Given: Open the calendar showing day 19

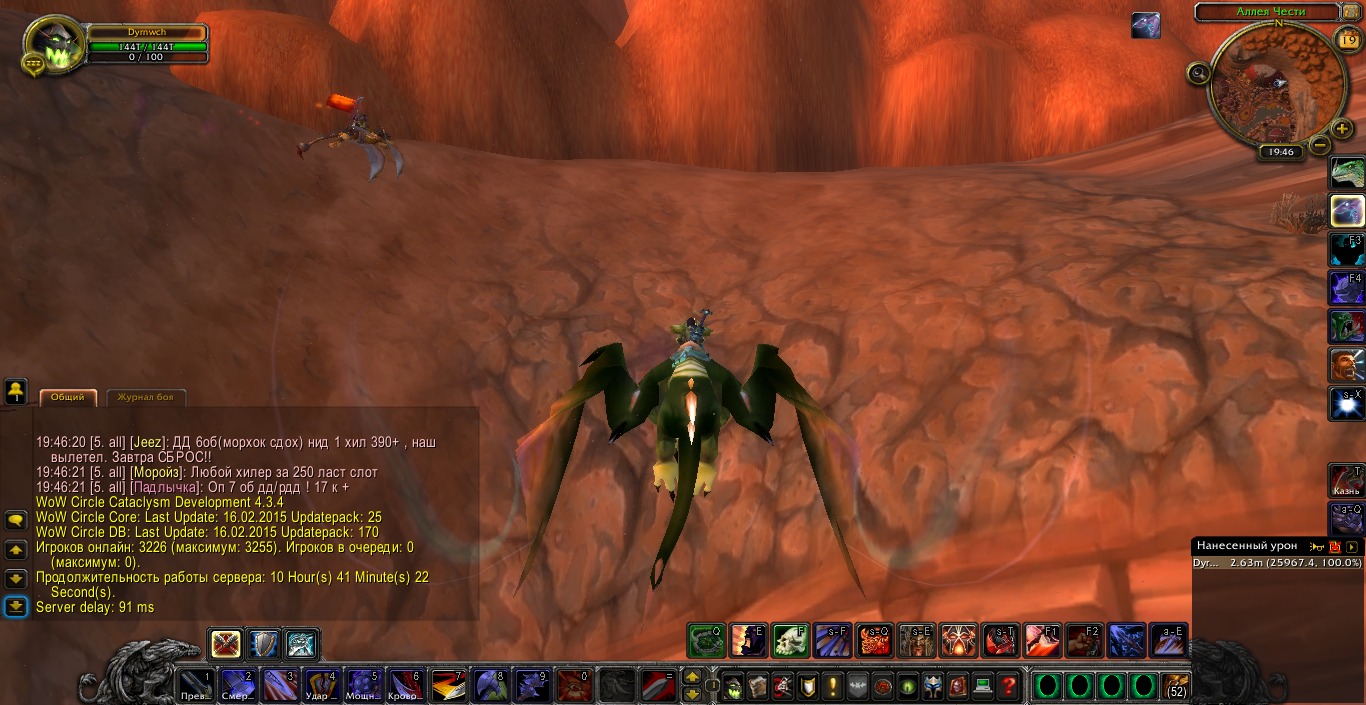Looking at the screenshot, I should 1346,40.
